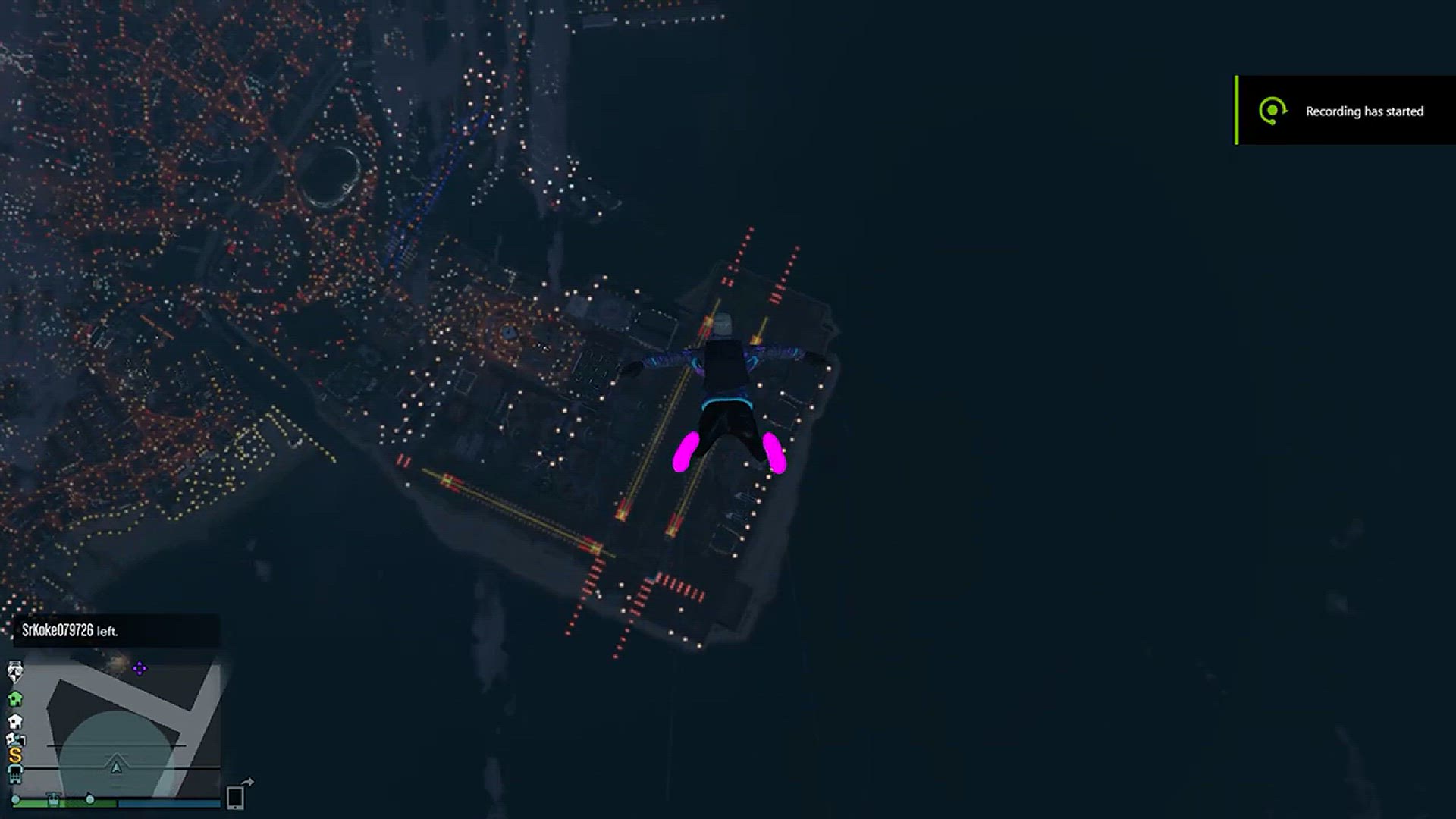The width and height of the screenshot is (1456, 819).
Task: Click the player arrow on the minimap
Action: [x=116, y=767]
